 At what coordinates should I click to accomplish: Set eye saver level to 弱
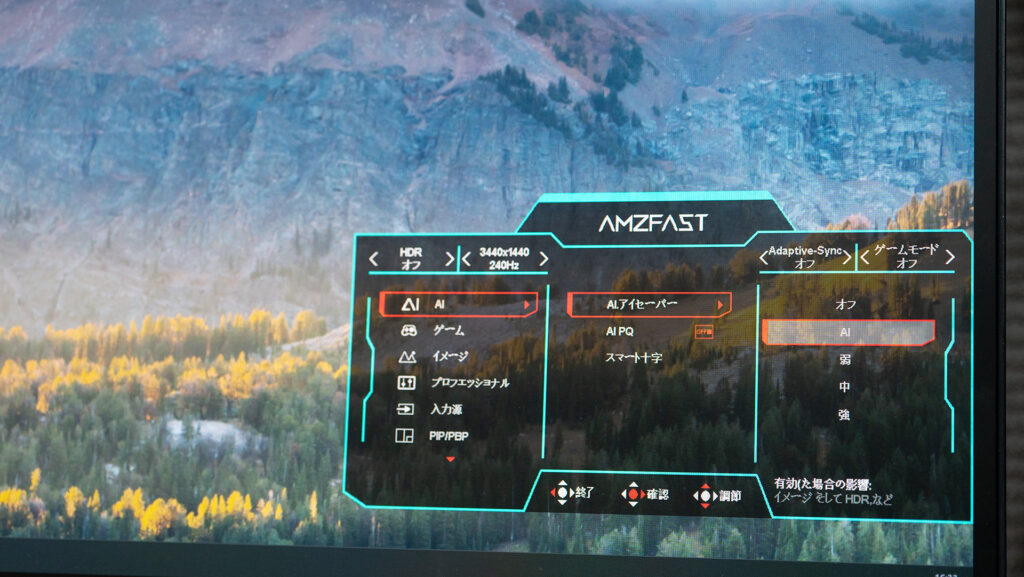coord(845,358)
